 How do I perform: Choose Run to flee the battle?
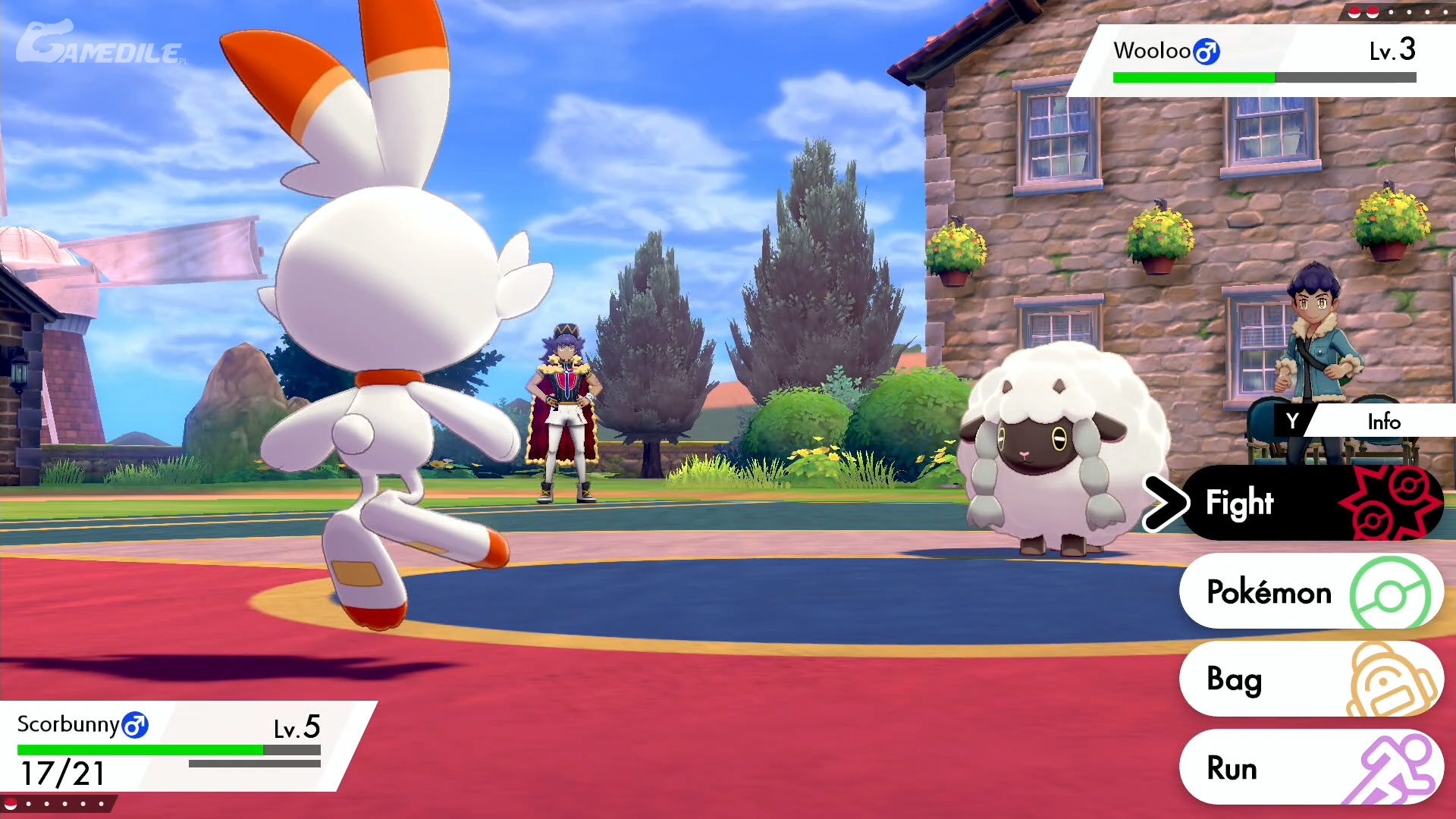click(1310, 767)
